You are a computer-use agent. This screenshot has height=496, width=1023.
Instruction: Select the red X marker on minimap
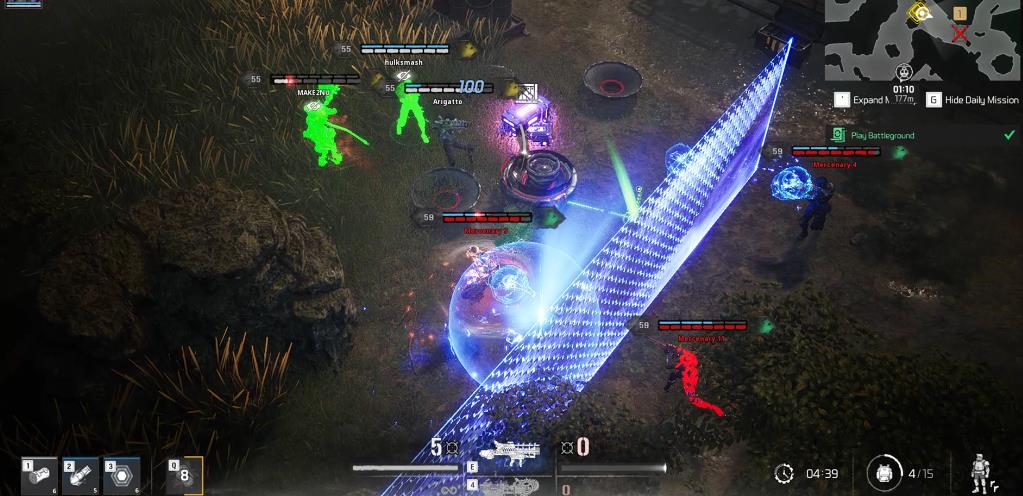pyautogui.click(x=960, y=35)
